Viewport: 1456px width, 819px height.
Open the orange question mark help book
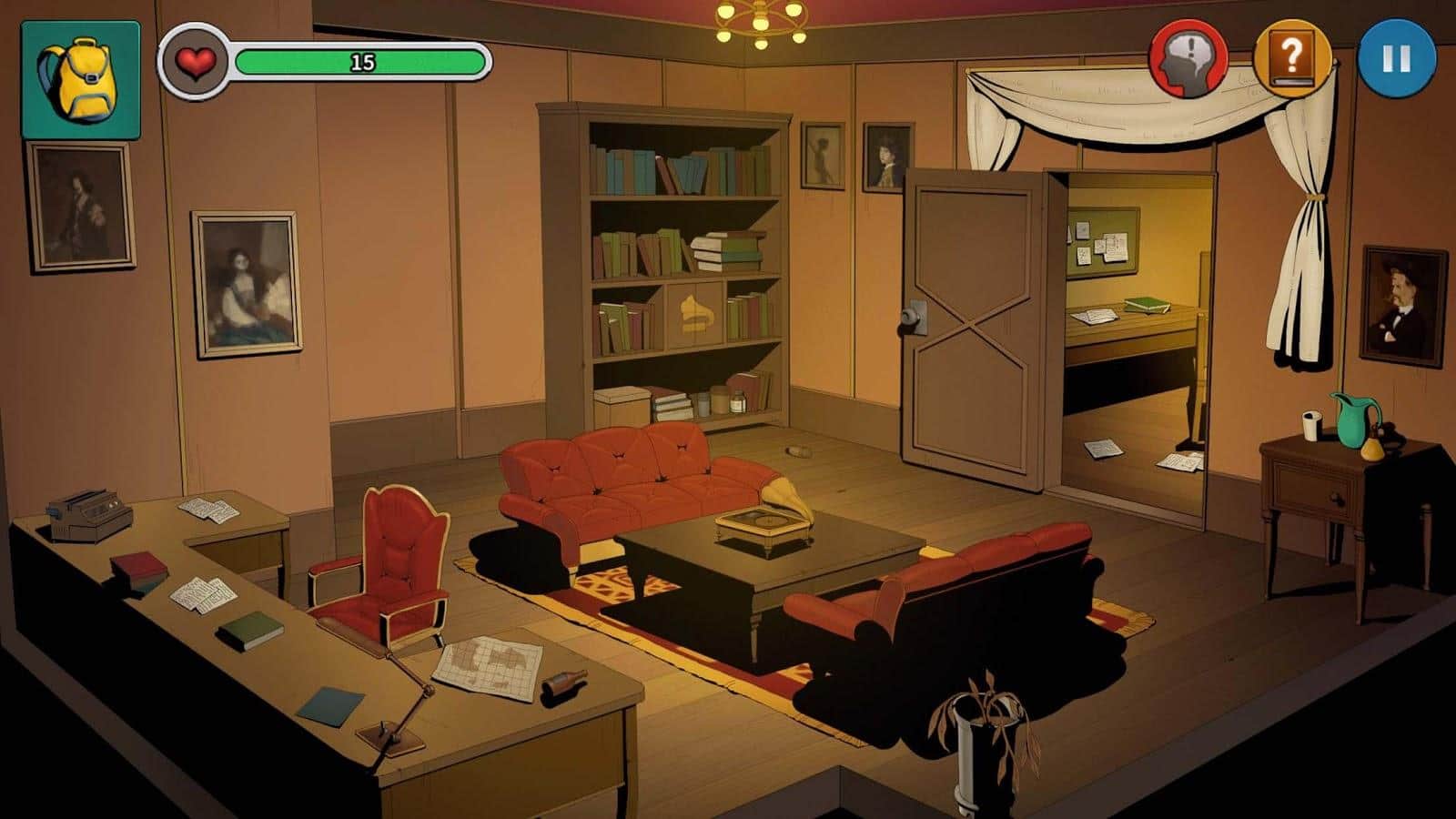tap(1292, 58)
